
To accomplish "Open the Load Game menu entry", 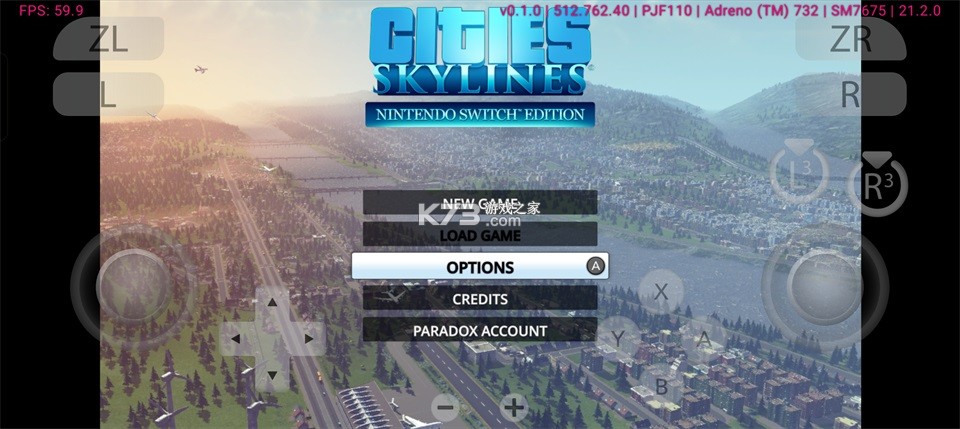I will [480, 235].
